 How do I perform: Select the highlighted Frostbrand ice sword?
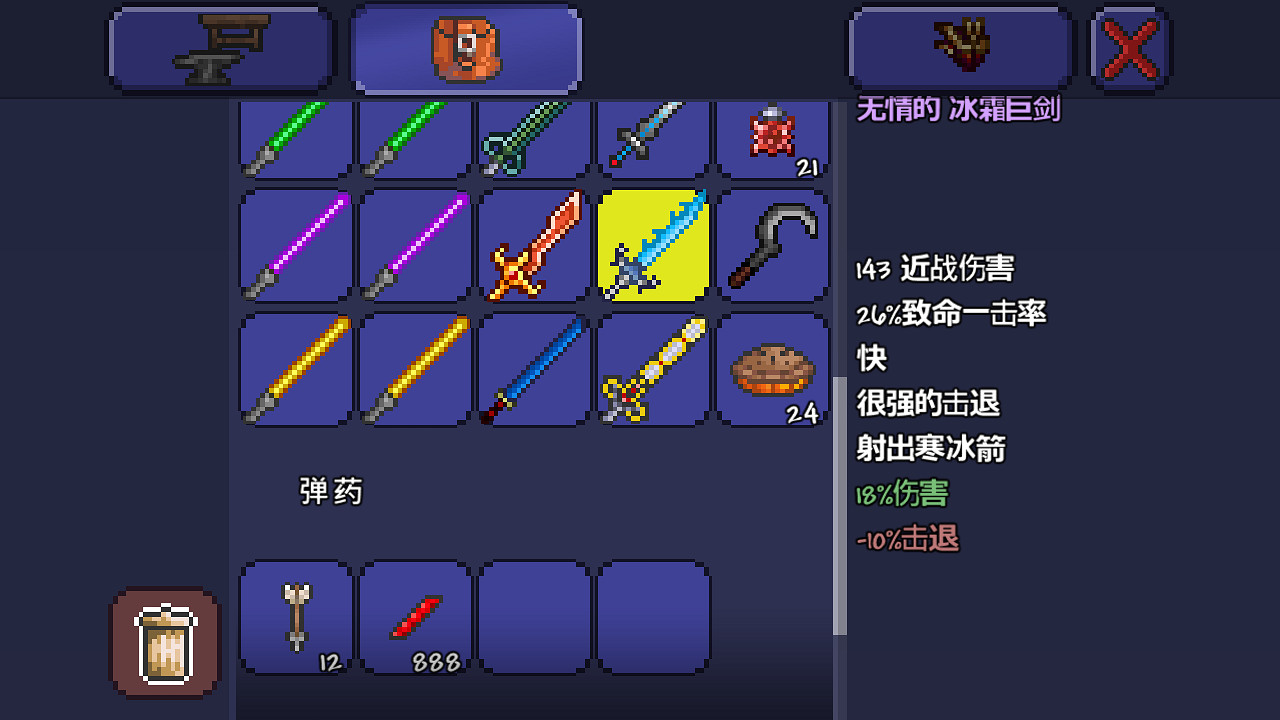point(653,245)
